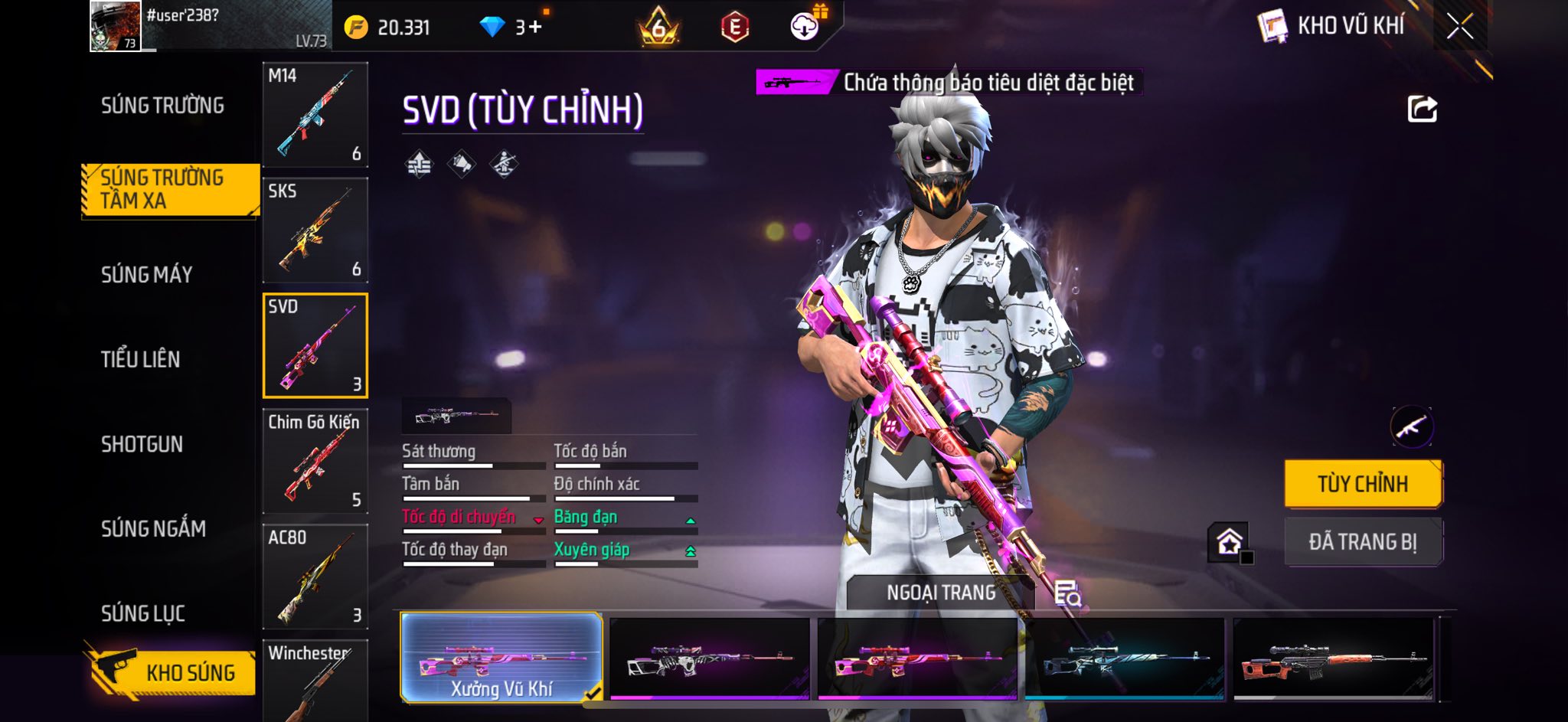1568x722 pixels.
Task: Choose the Shotgun category
Action: (x=142, y=444)
